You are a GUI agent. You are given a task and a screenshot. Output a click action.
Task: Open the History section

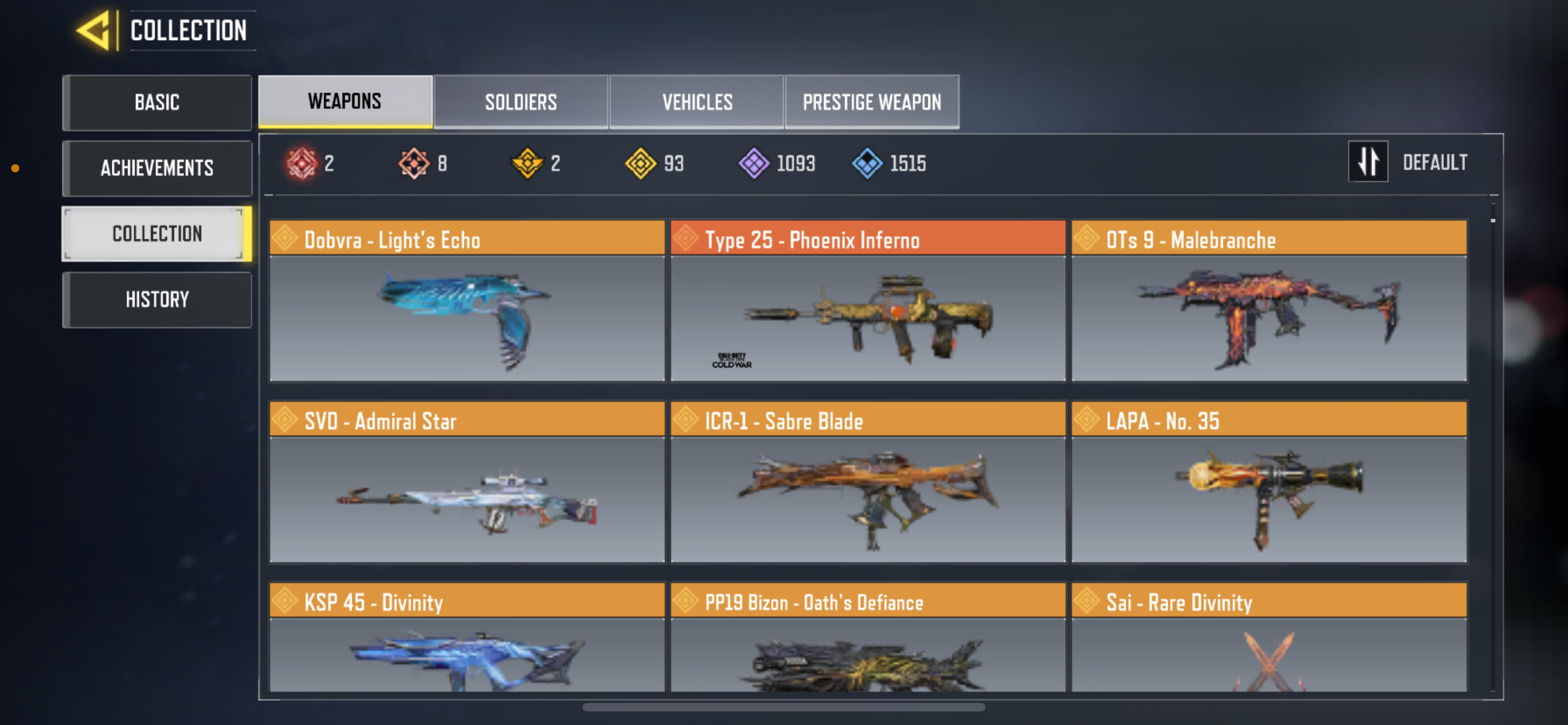pyautogui.click(x=157, y=299)
